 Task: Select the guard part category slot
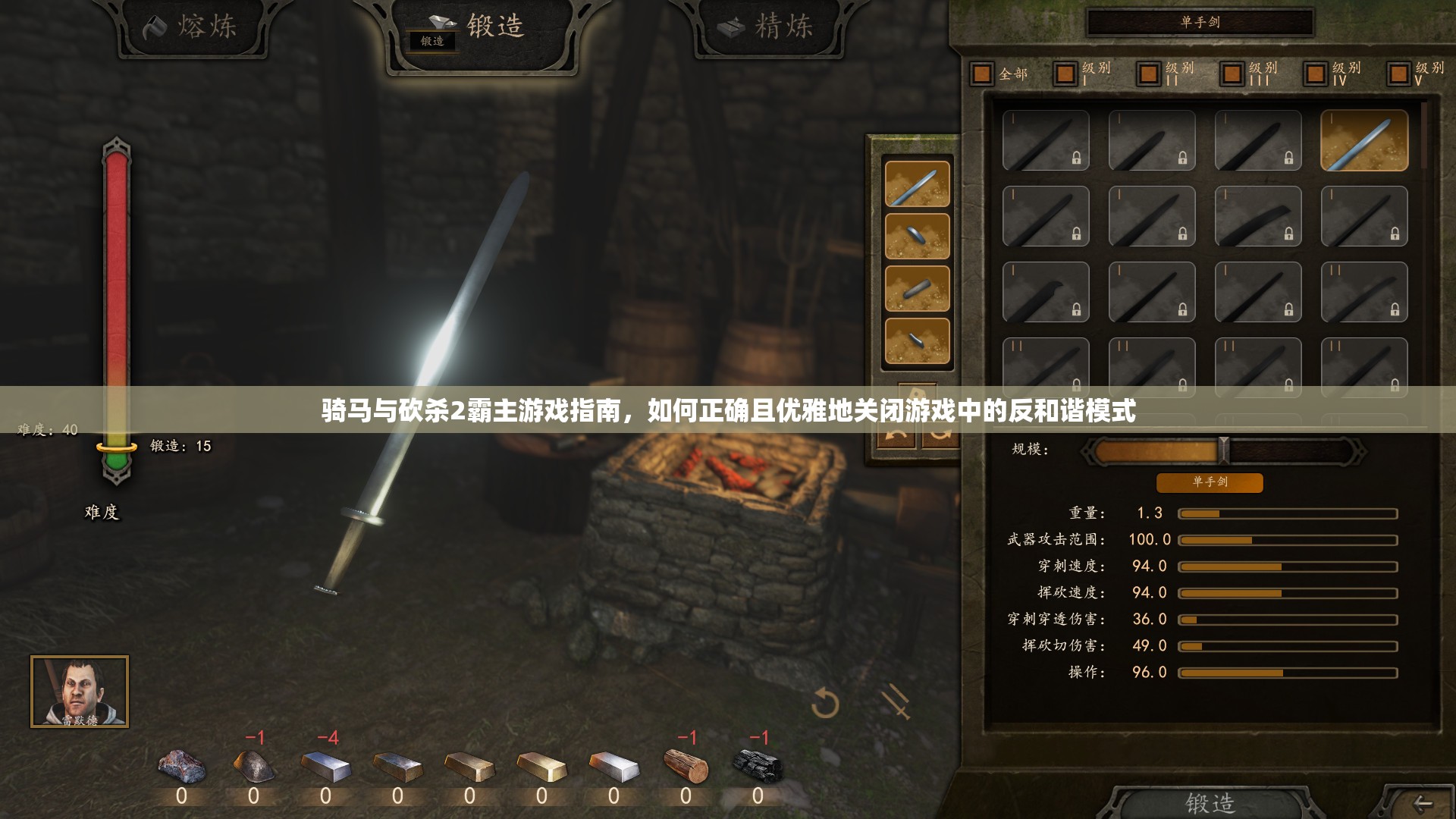click(x=917, y=236)
